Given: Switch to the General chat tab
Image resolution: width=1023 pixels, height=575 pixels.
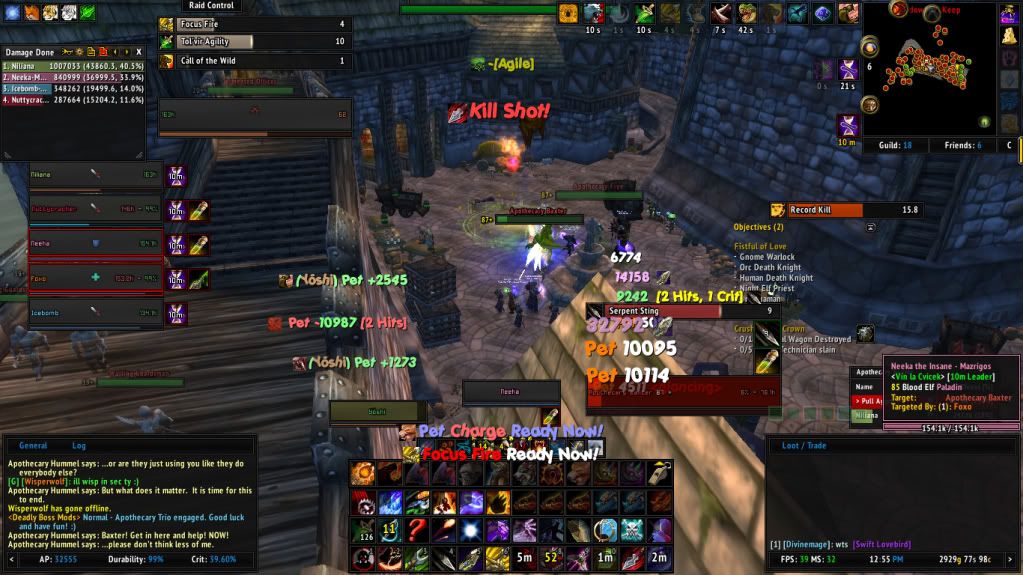Looking at the screenshot, I should click(x=33, y=445).
